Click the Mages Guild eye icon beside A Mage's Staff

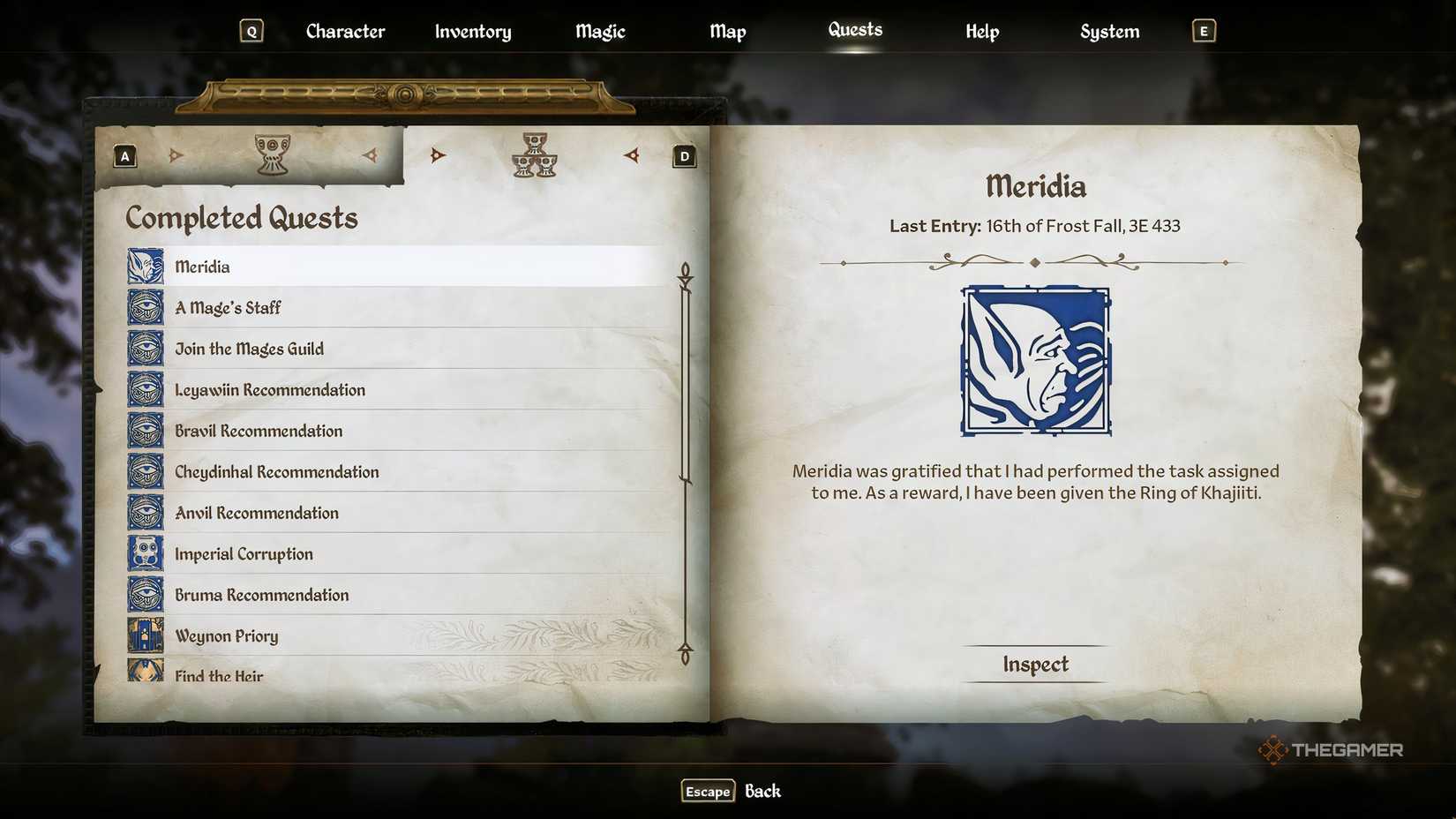(x=144, y=307)
